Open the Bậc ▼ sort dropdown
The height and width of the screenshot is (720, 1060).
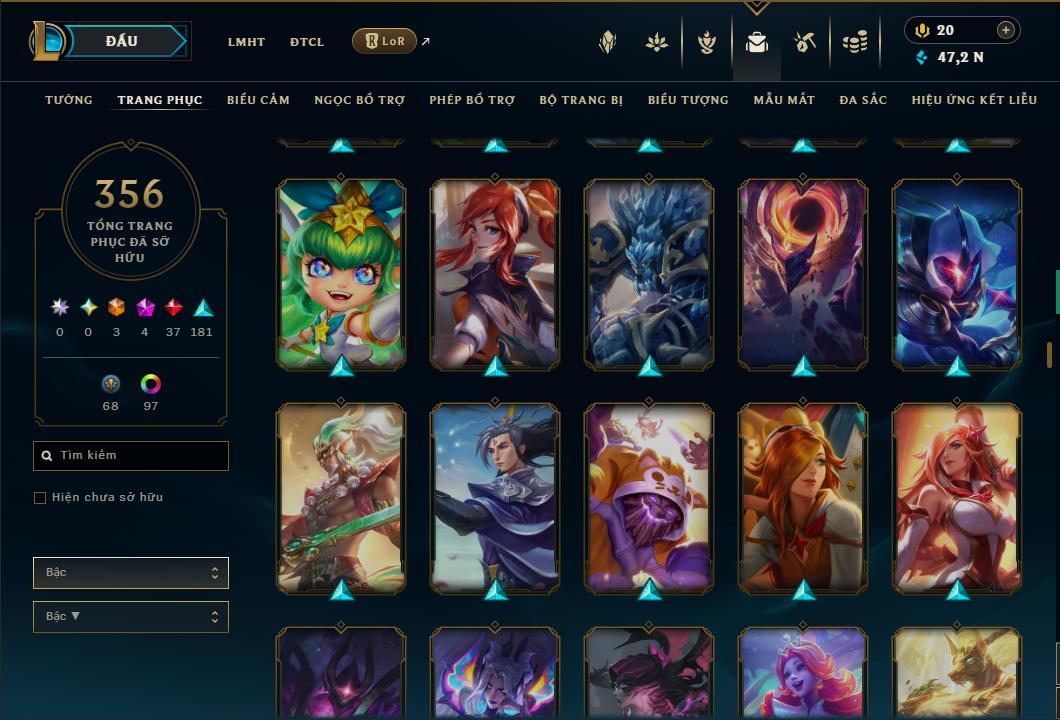(131, 616)
